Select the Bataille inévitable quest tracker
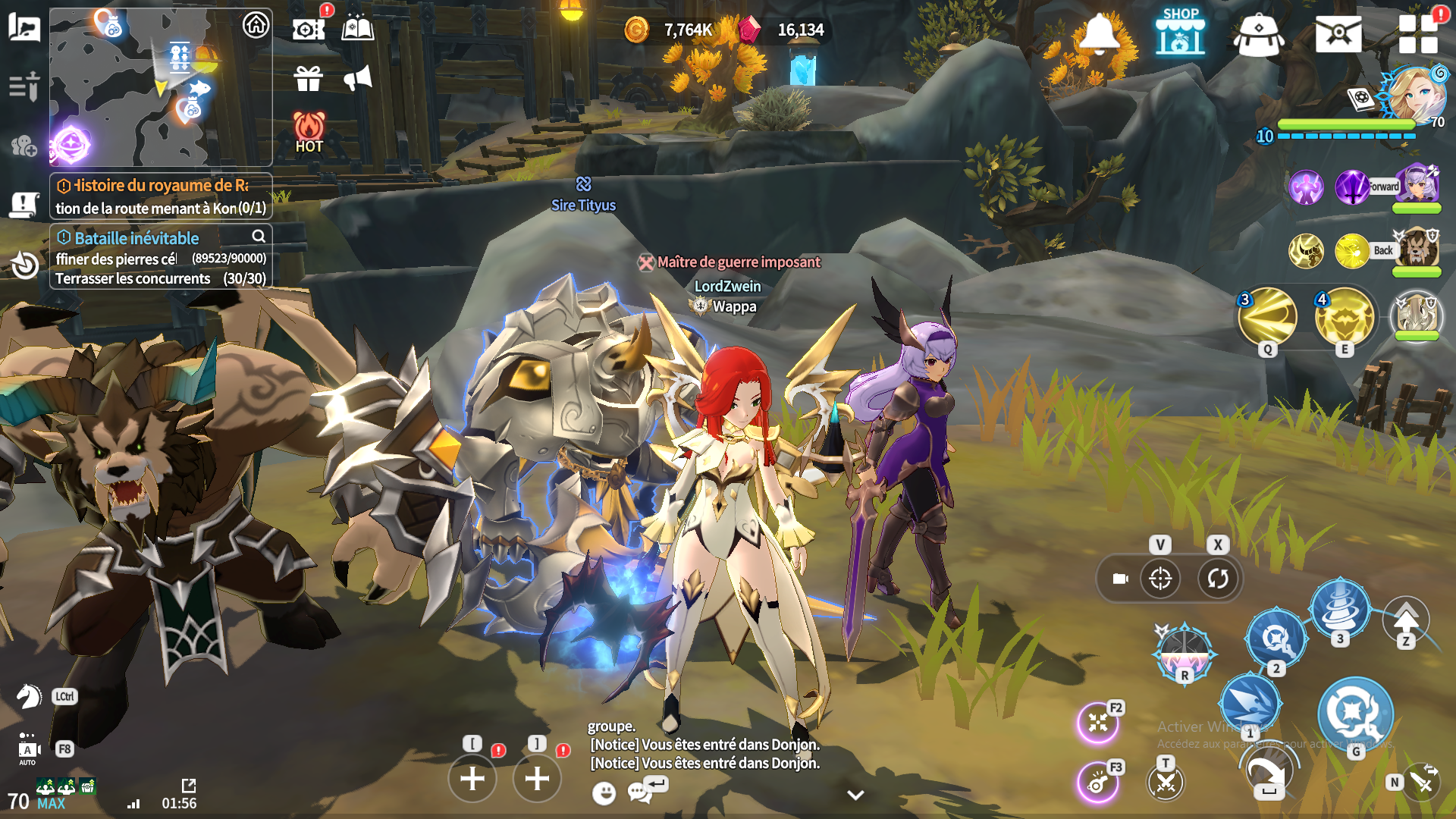This screenshot has height=819, width=1456. click(136, 238)
